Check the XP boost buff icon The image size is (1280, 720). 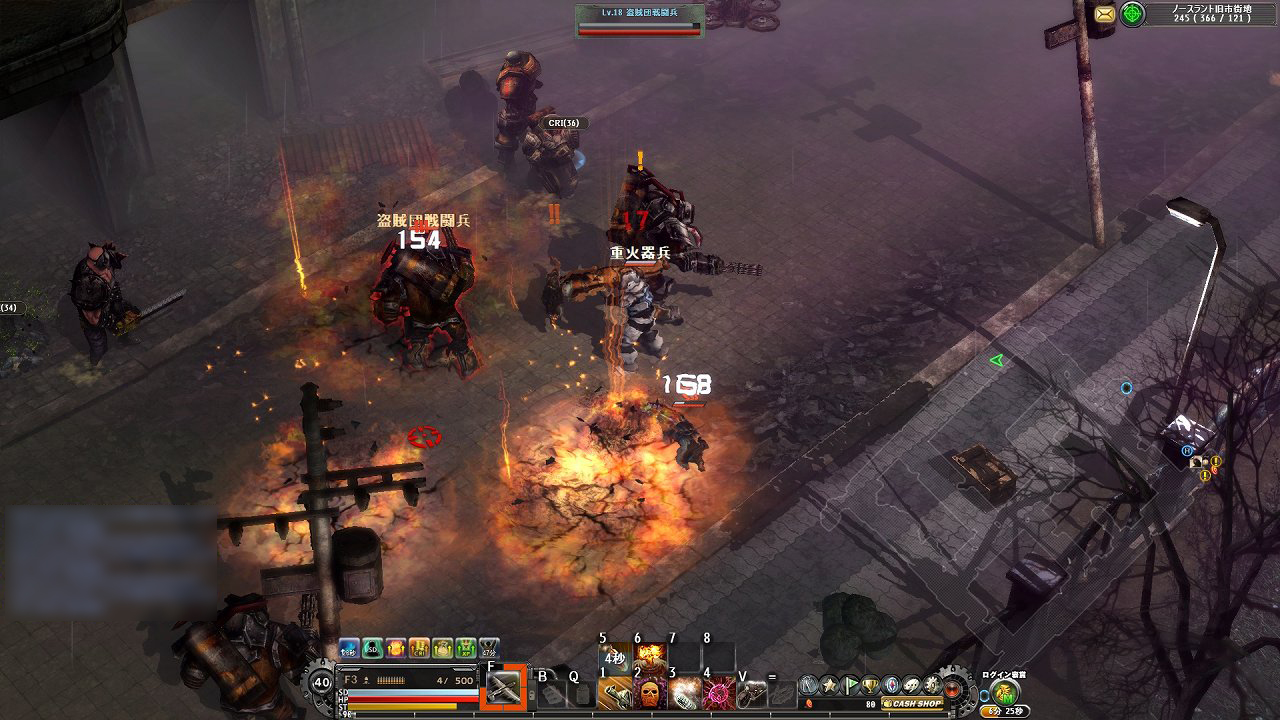click(x=466, y=646)
